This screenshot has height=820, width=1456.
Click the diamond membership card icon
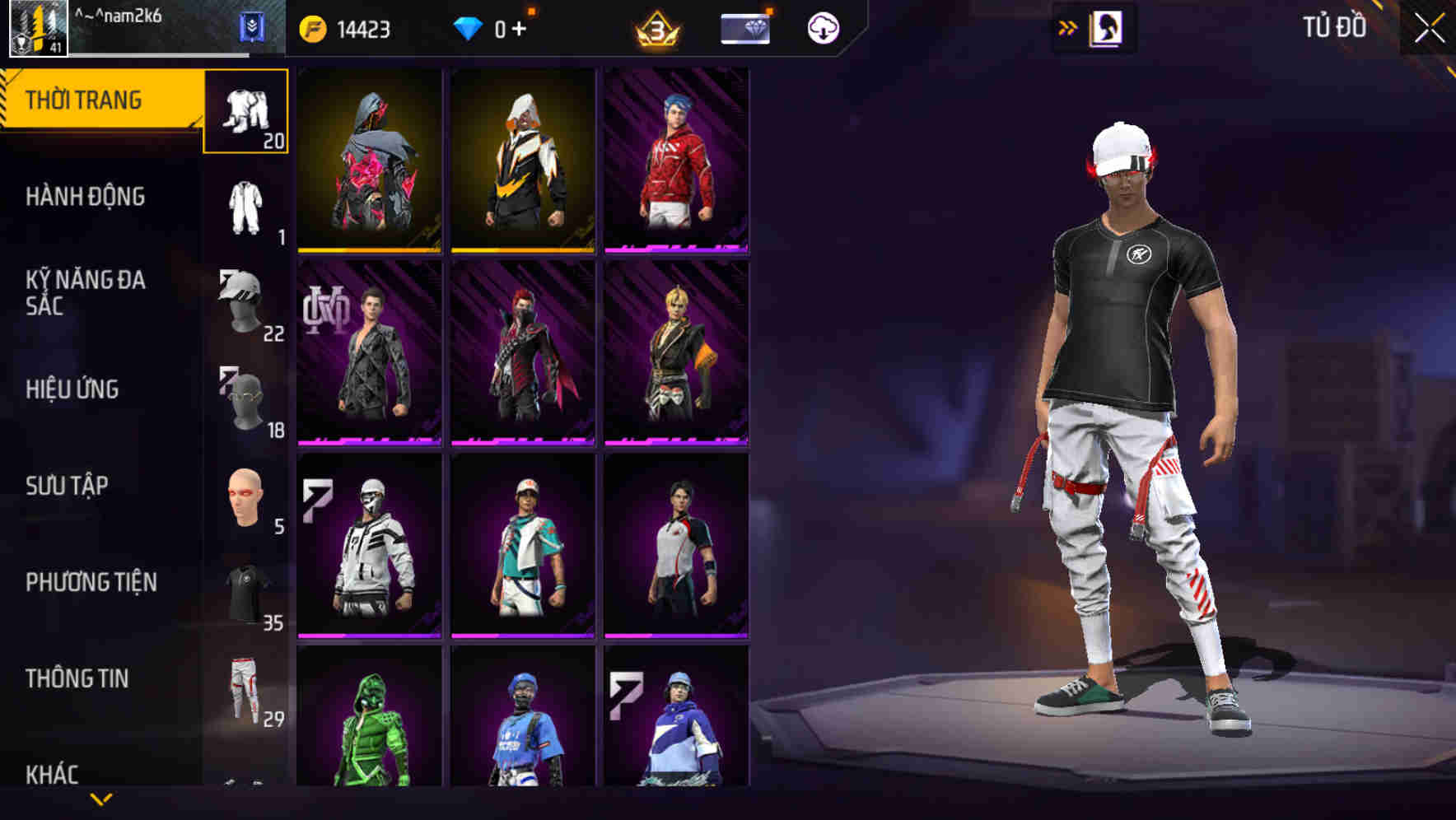click(743, 27)
